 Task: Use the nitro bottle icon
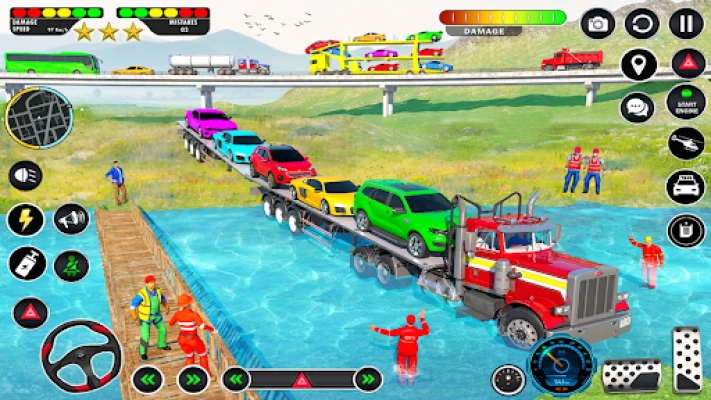[26, 264]
